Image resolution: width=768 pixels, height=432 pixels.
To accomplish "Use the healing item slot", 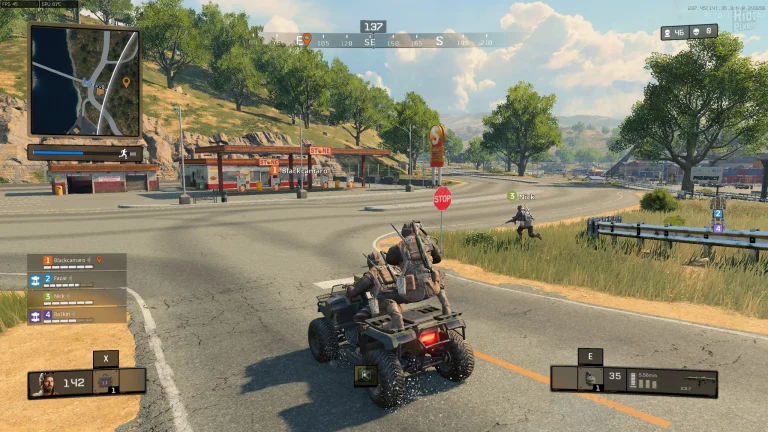I will pyautogui.click(x=105, y=381).
